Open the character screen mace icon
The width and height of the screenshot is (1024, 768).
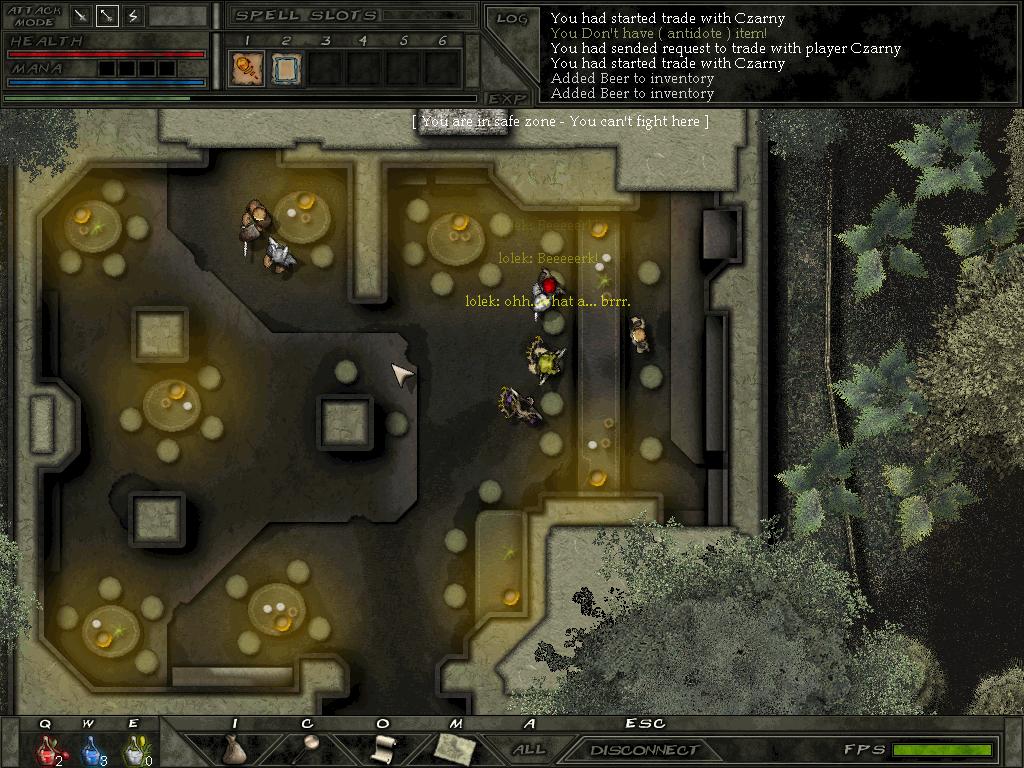pyautogui.click(x=308, y=746)
